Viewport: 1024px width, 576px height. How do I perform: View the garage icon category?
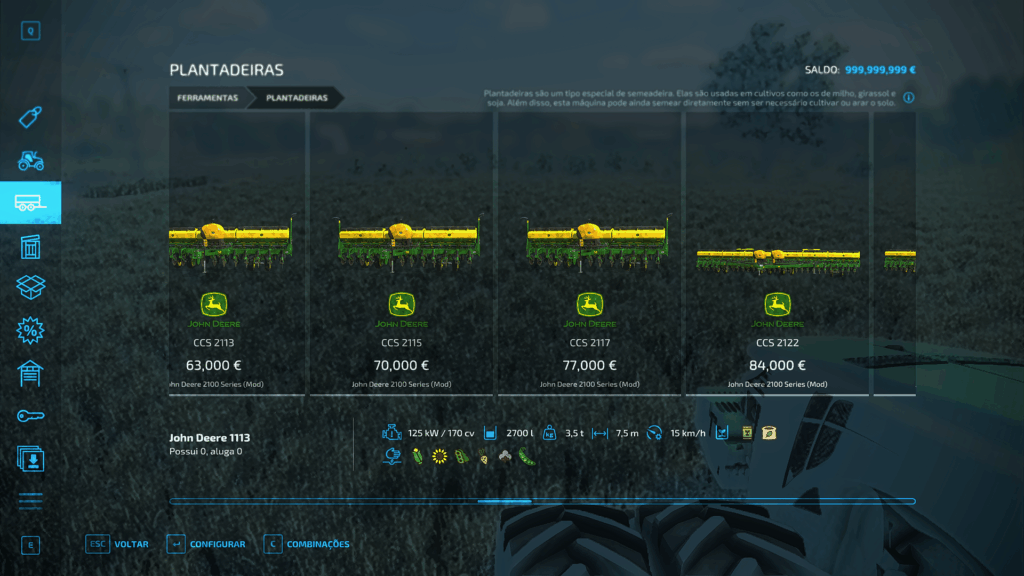coord(31,373)
